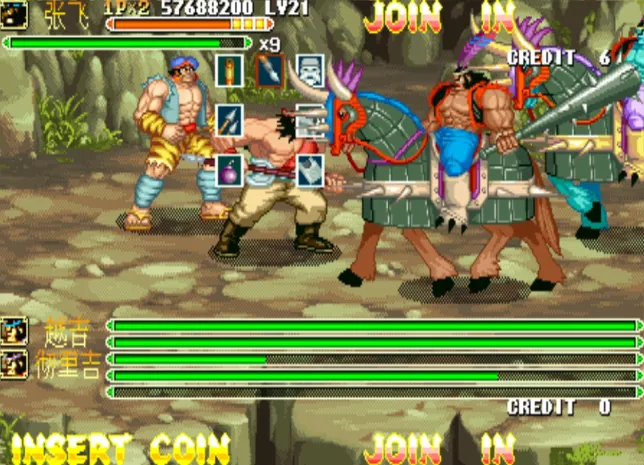This screenshot has width=644, height=465.
Task: Select the white helmet mask item
Action: coord(310,70)
